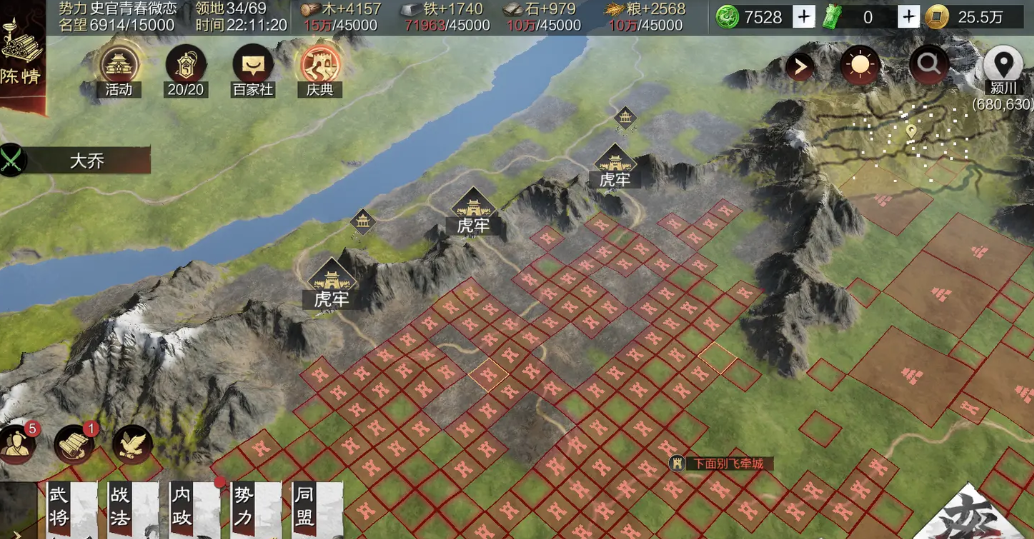Open the 活动 events icon

(118, 66)
